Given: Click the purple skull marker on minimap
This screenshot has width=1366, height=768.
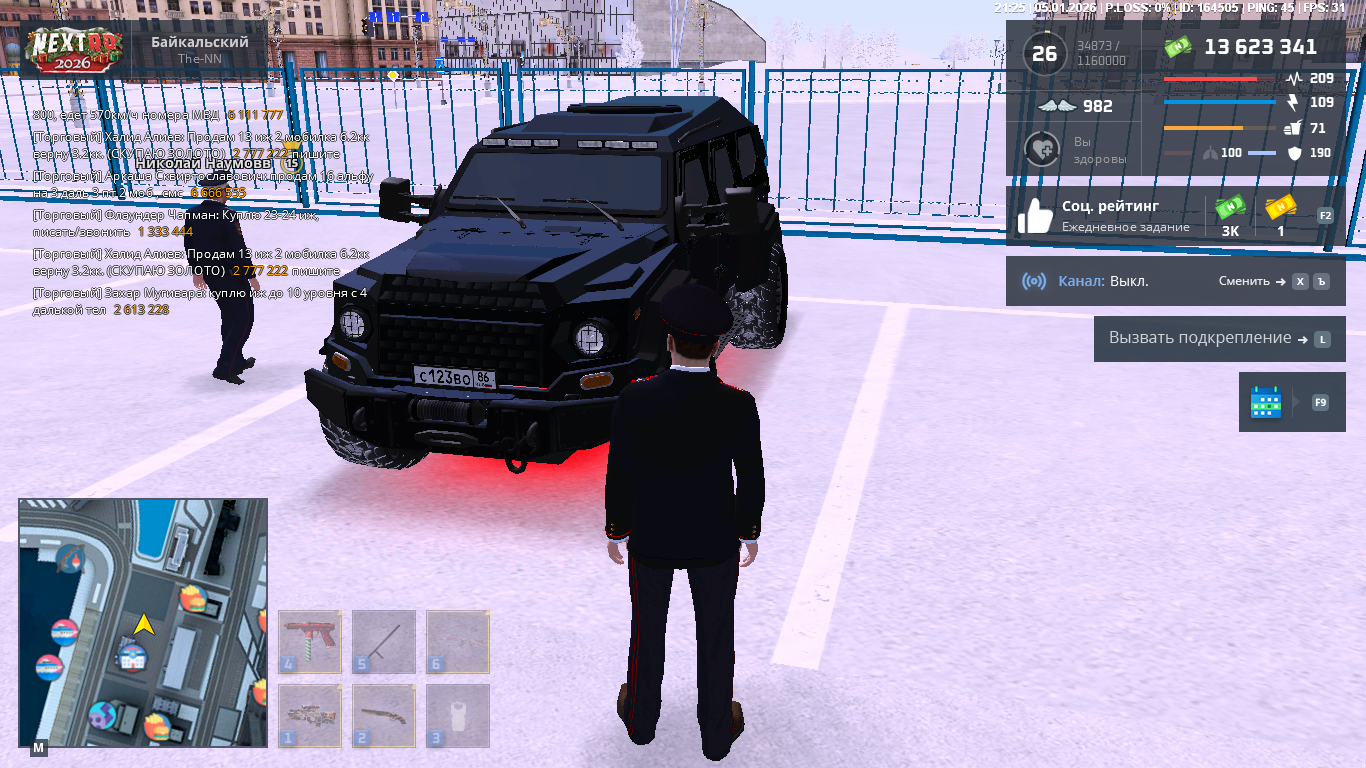Looking at the screenshot, I should pos(102,715).
